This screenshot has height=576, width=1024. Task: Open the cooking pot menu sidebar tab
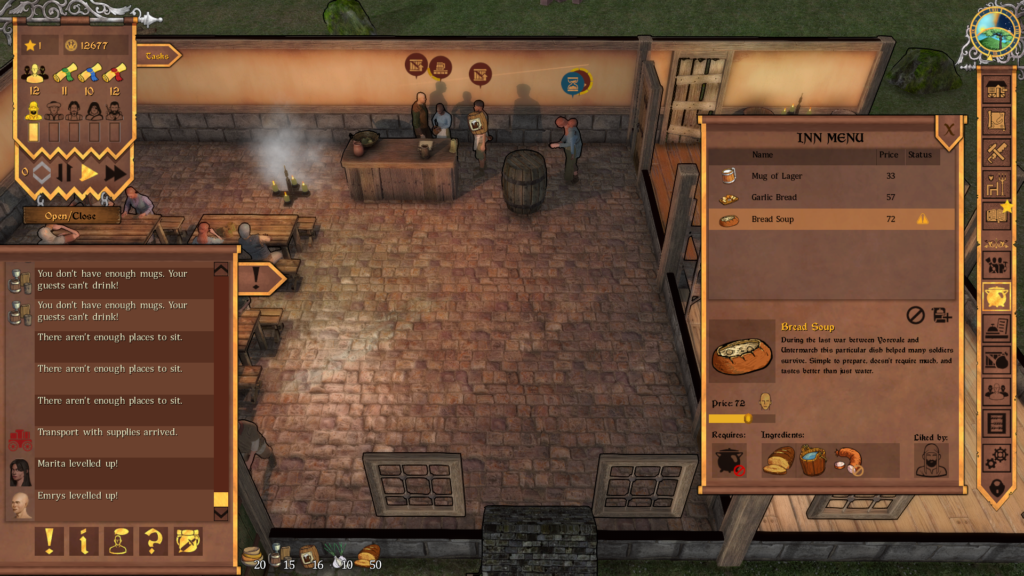pyautogui.click(x=996, y=296)
